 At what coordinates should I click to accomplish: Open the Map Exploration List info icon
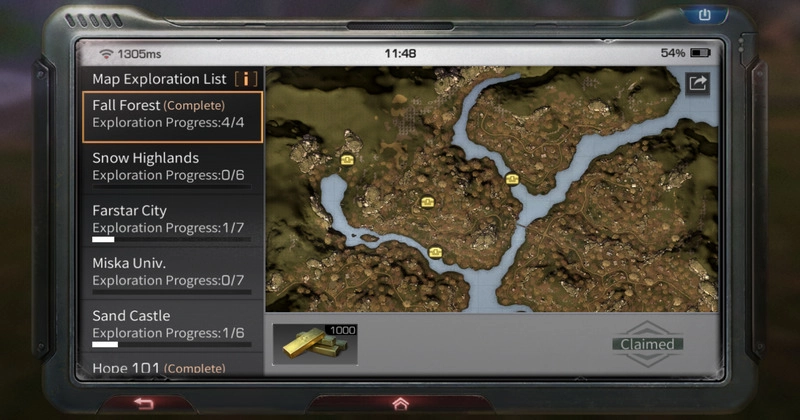[x=245, y=78]
